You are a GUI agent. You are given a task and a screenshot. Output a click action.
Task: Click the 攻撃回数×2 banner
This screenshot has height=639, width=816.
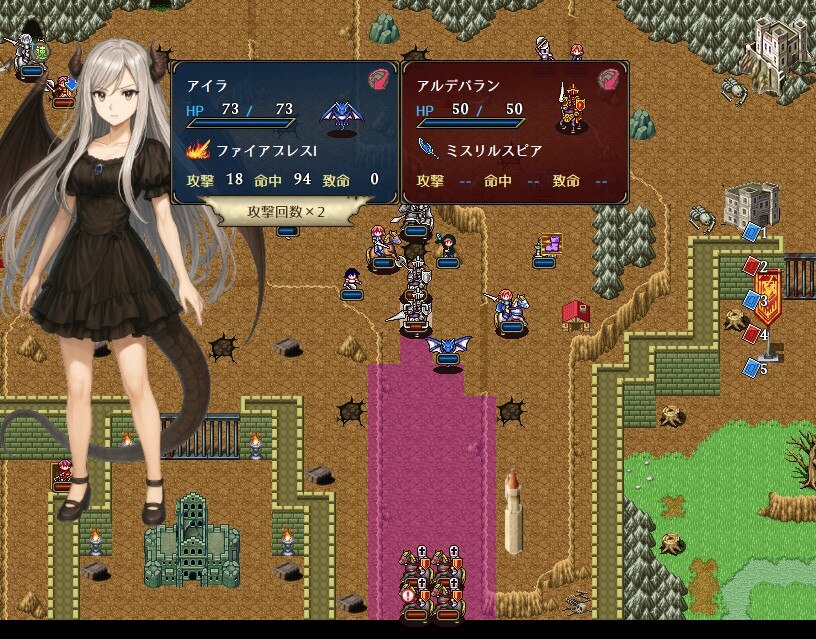[x=286, y=212]
